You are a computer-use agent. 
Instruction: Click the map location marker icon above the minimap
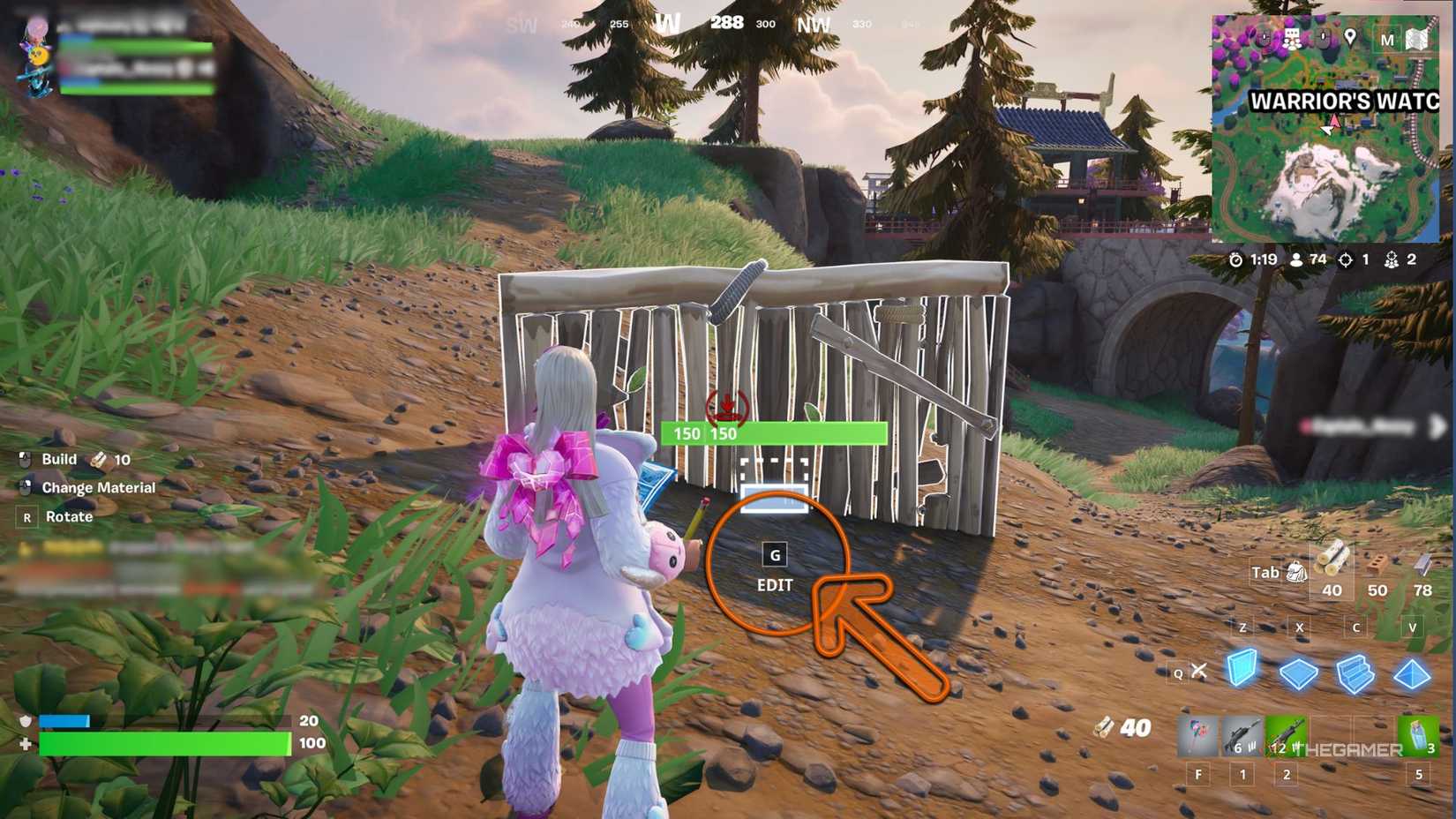[x=1350, y=37]
